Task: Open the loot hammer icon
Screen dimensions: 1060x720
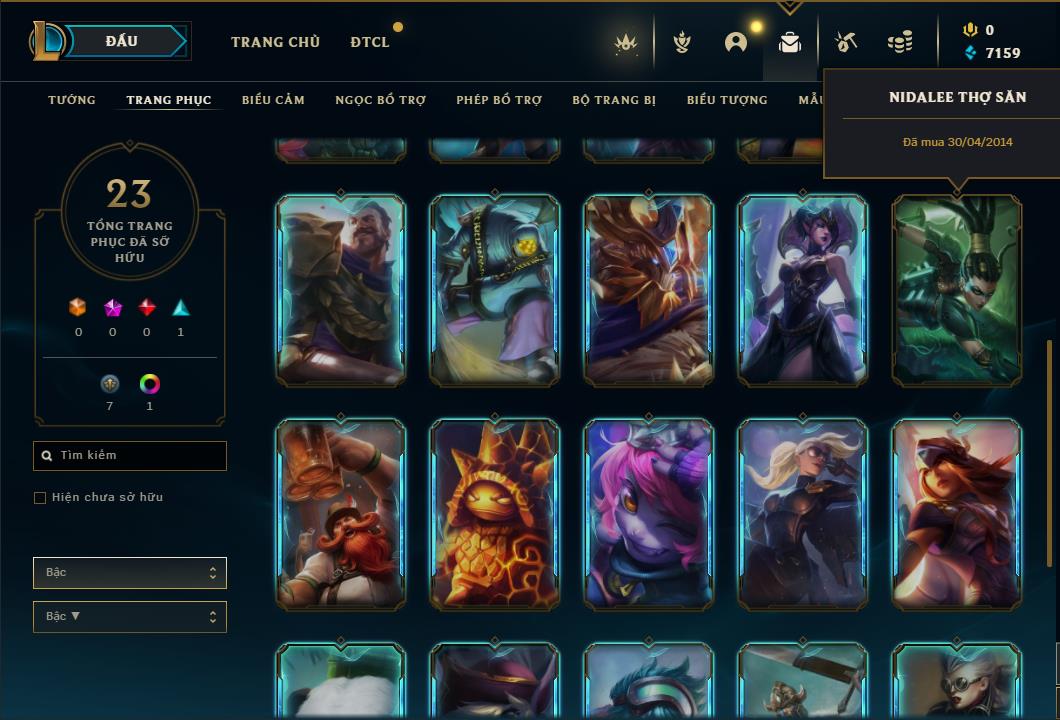Action: pos(846,42)
